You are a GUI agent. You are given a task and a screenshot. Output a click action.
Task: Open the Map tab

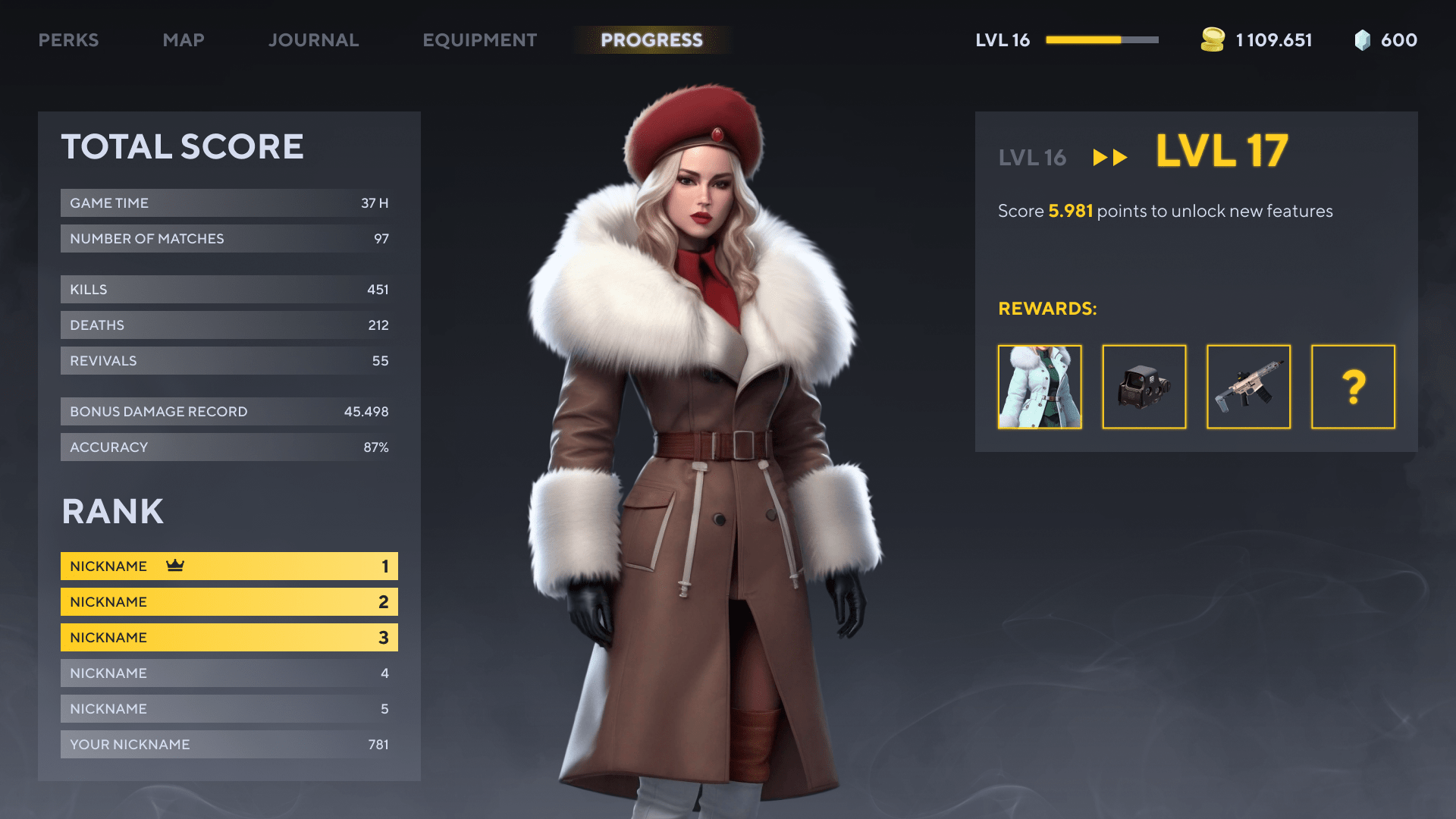pyautogui.click(x=184, y=40)
